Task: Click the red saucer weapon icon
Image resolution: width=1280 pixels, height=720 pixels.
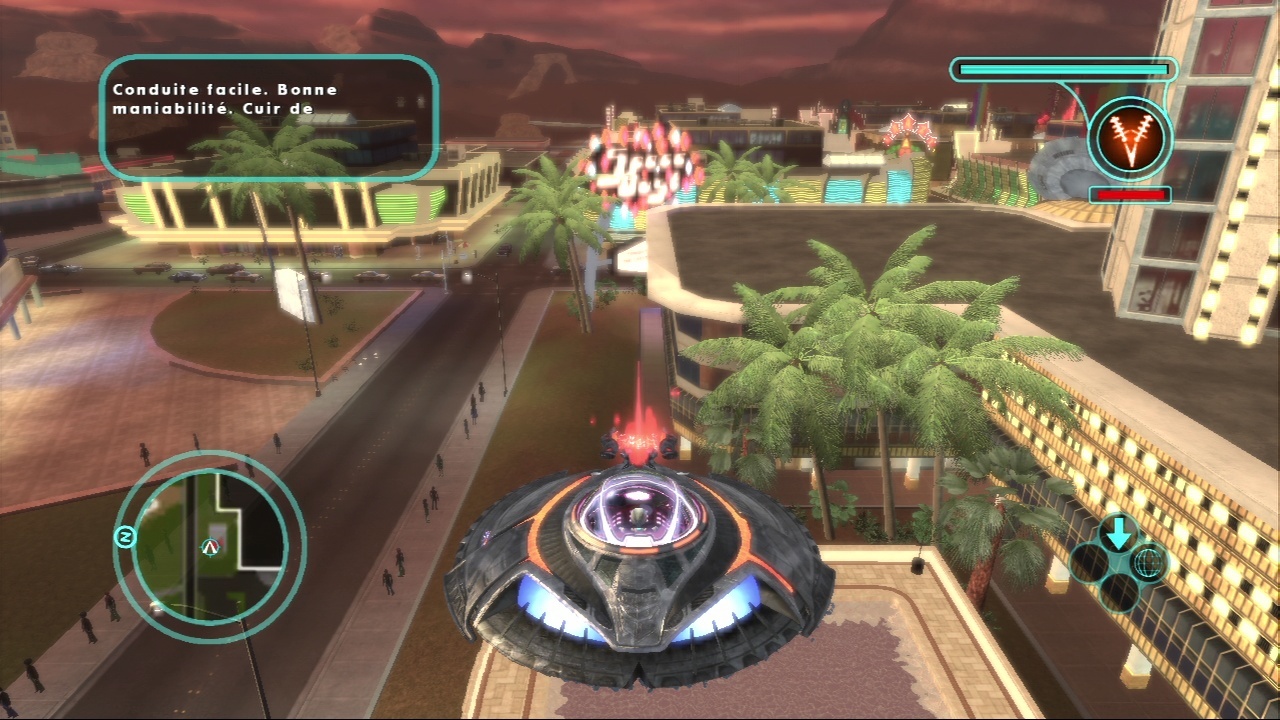Action: (x=1129, y=137)
